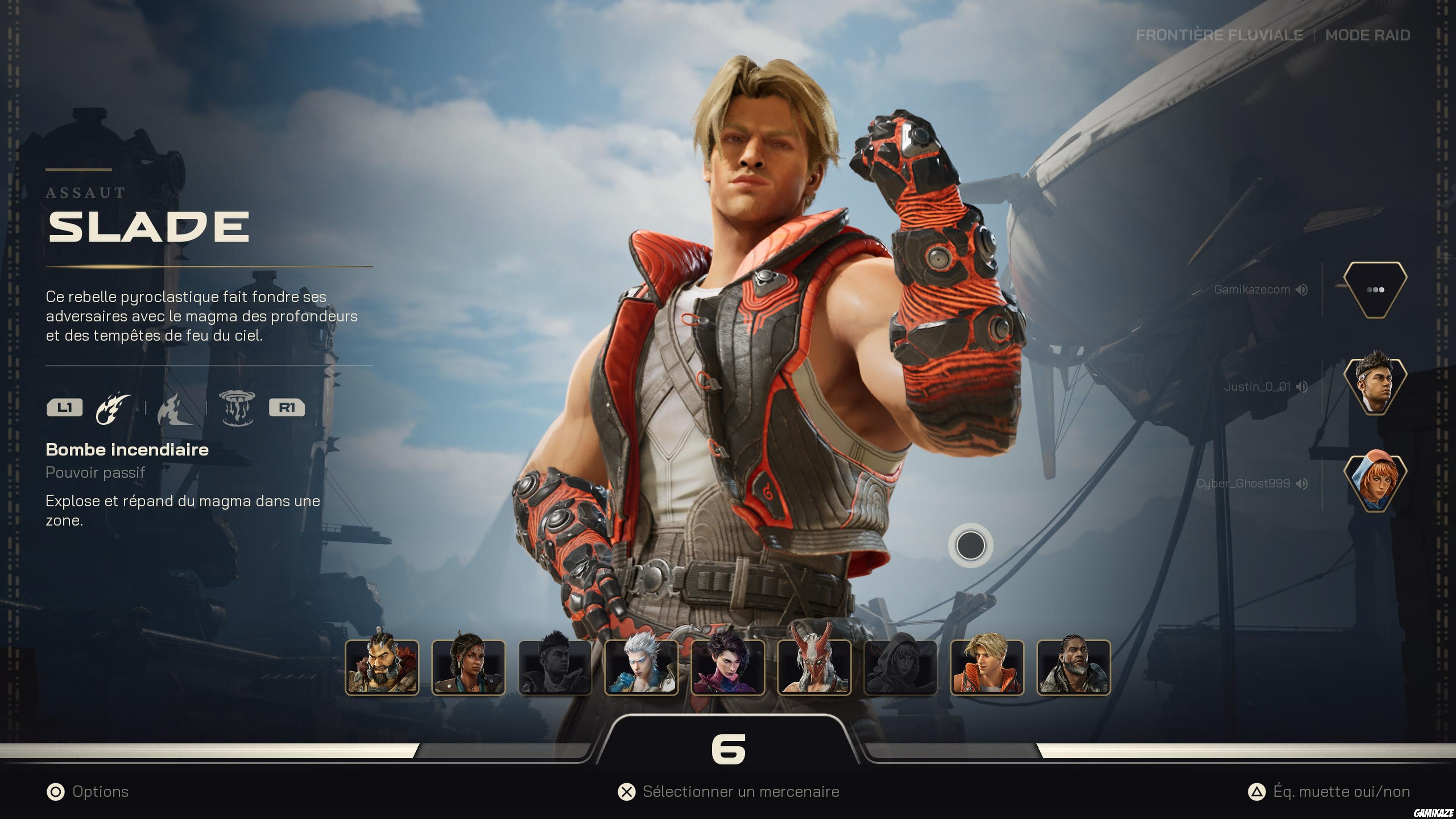This screenshot has height=819, width=1456.
Task: Click the ellipsis hexagon portrait slot
Action: (1376, 289)
